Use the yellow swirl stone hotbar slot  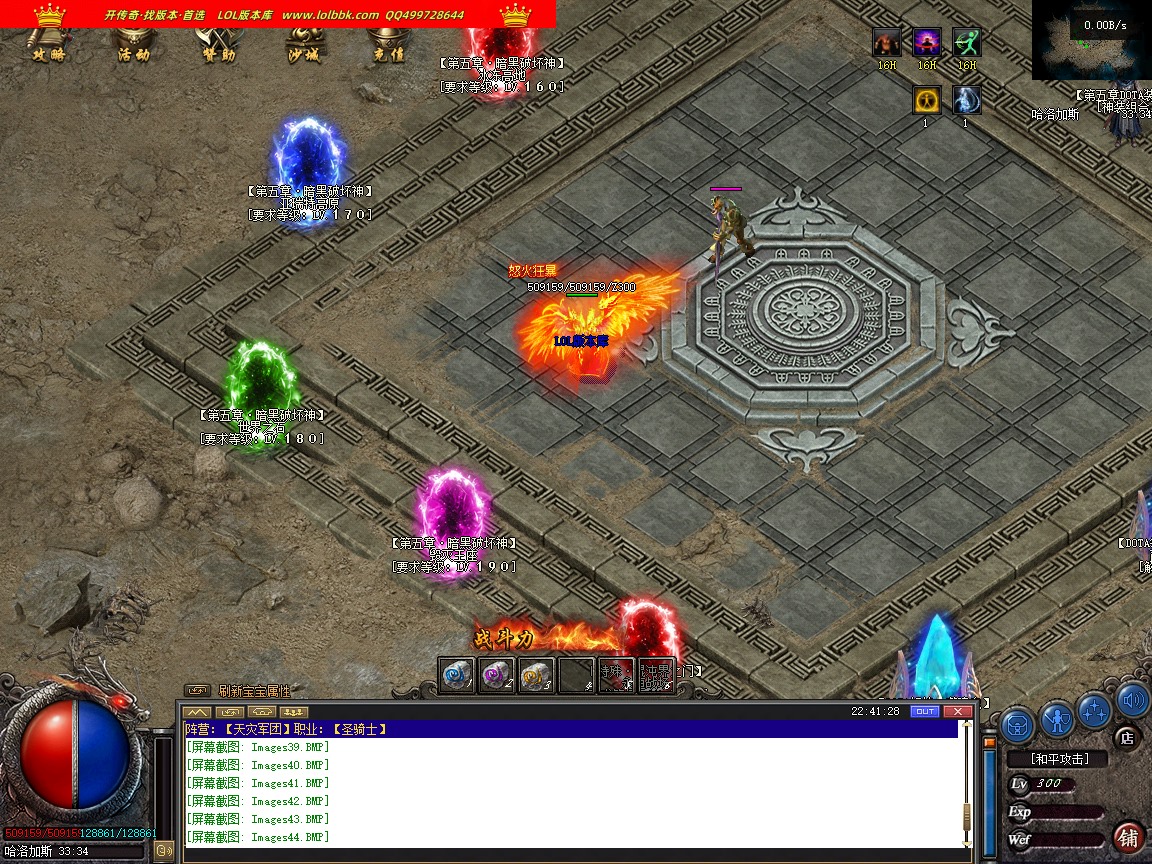coord(536,675)
